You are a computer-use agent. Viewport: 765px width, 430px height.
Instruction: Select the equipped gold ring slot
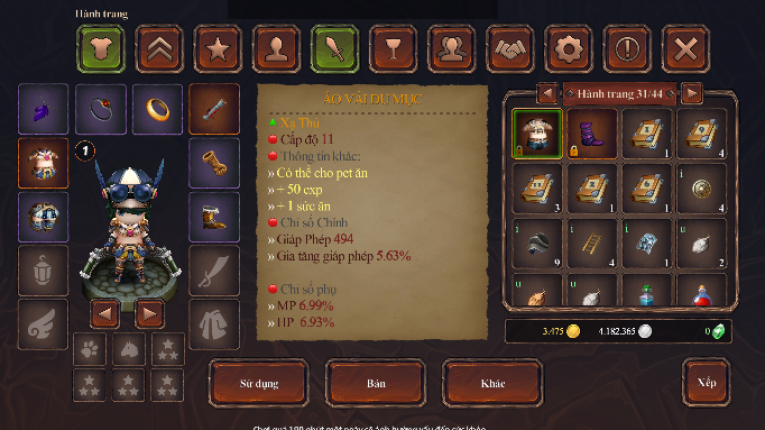[x=158, y=108]
